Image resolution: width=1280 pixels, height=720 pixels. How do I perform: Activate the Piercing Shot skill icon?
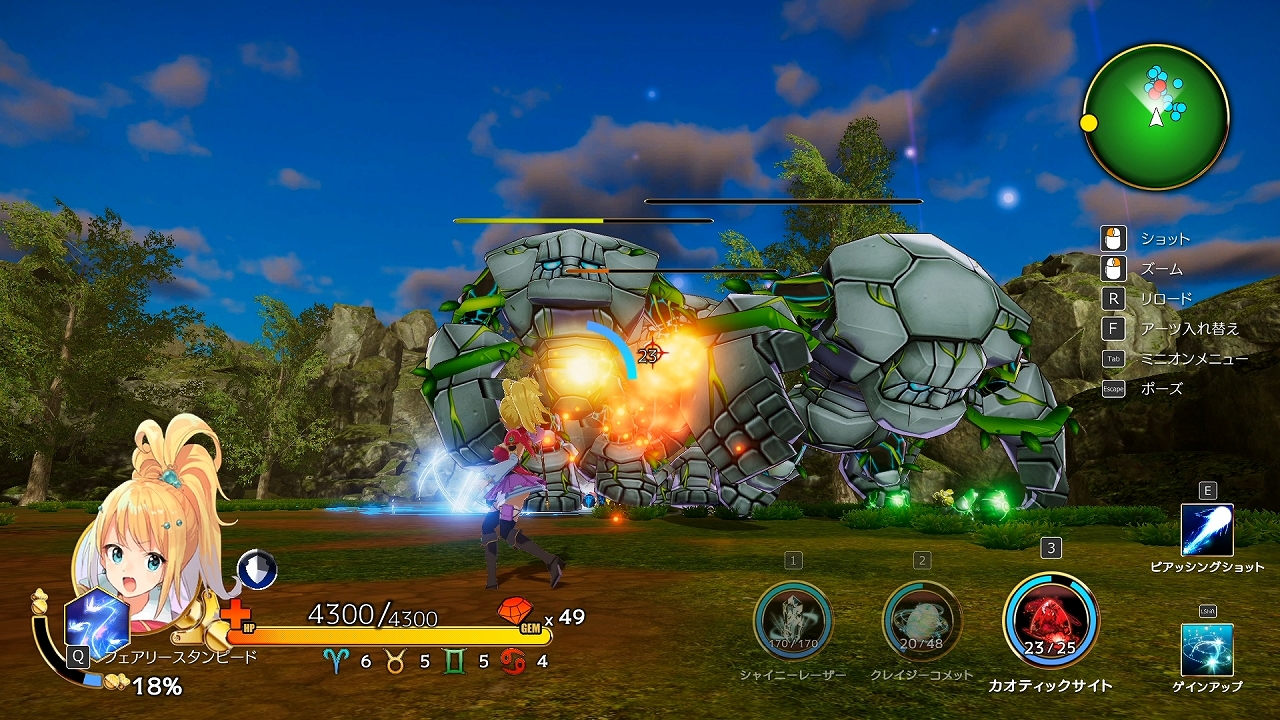pos(1207,530)
